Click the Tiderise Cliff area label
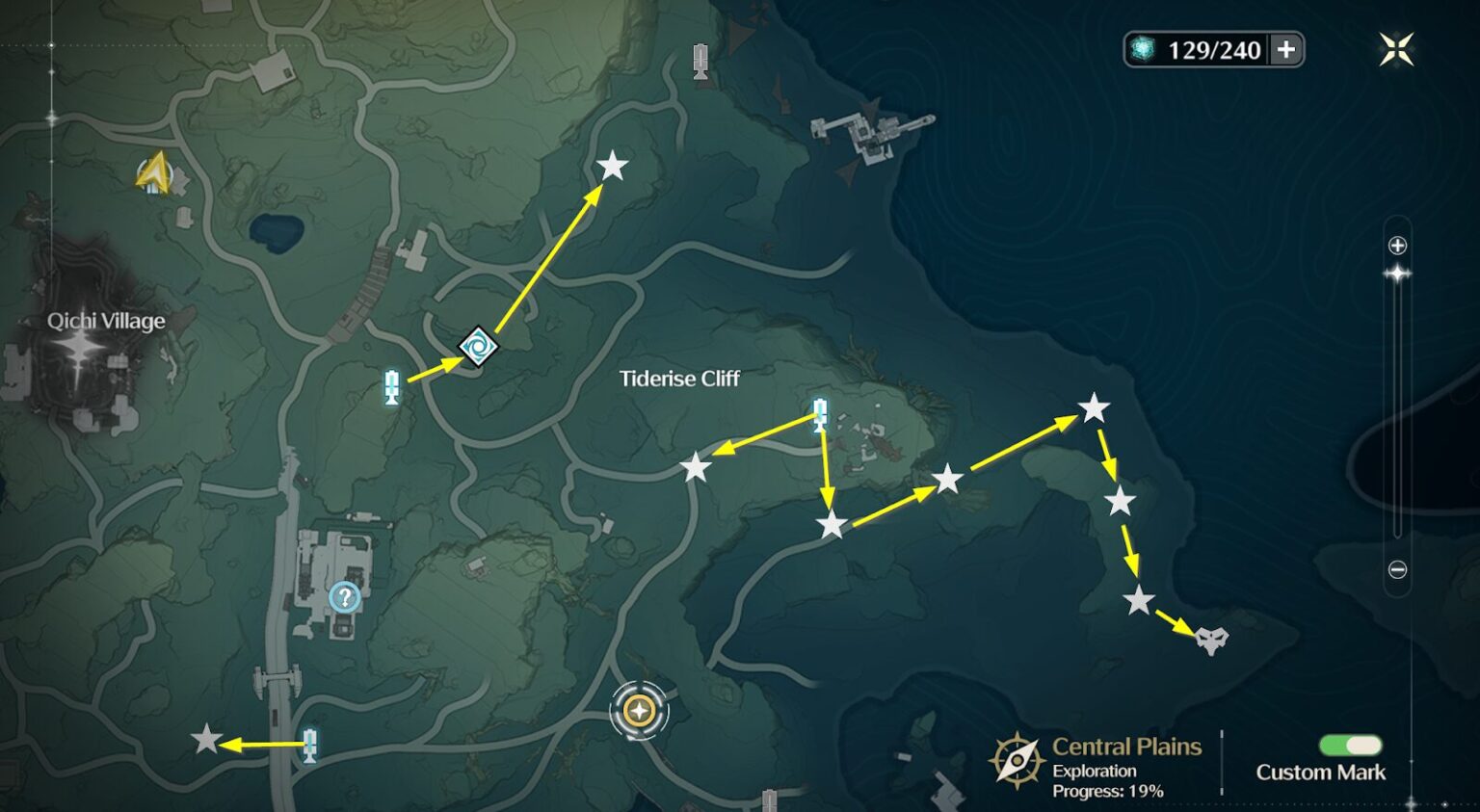The image size is (1480, 812). 679,379
